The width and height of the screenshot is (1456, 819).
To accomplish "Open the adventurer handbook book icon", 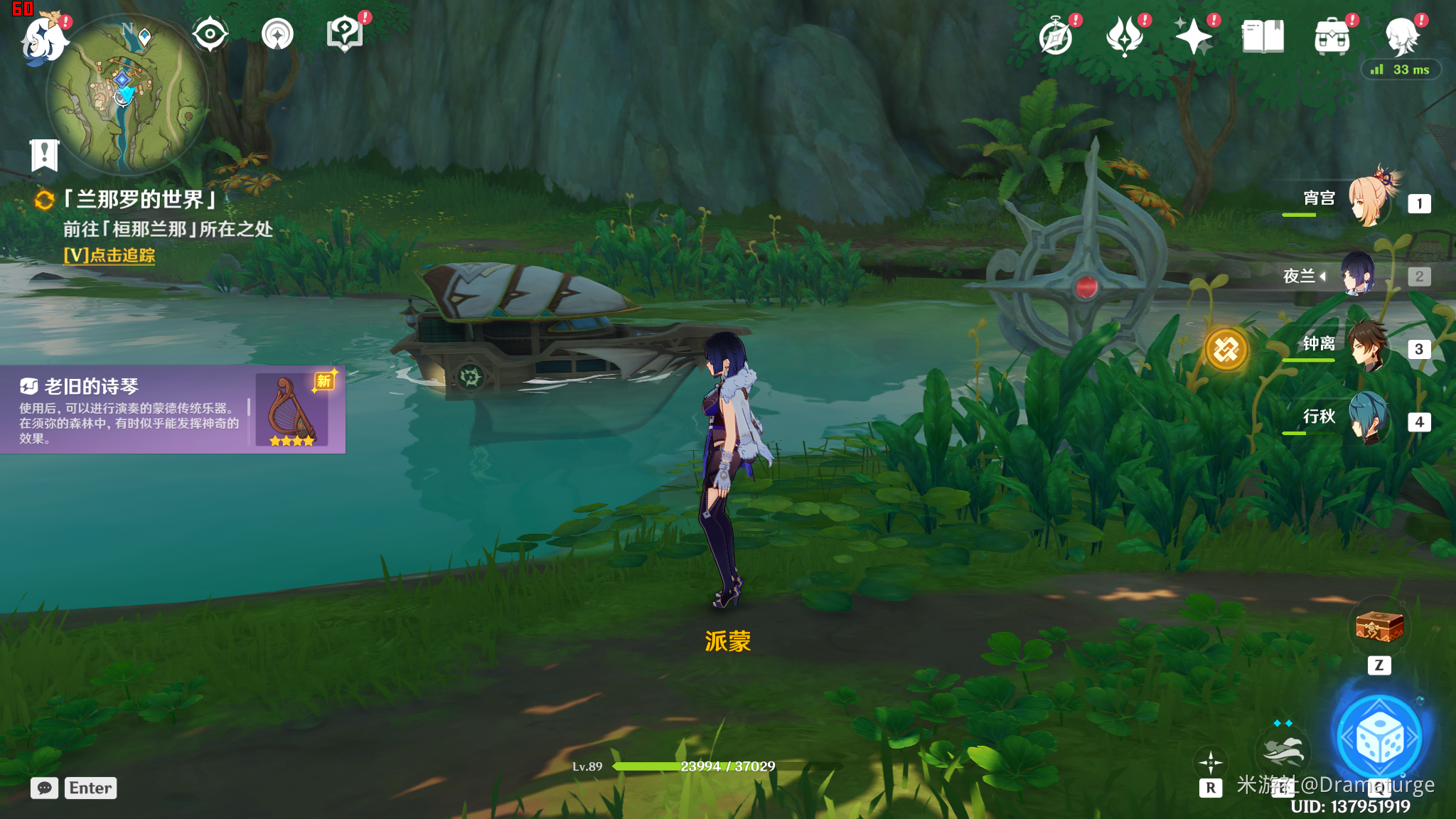I will [x=1263, y=36].
